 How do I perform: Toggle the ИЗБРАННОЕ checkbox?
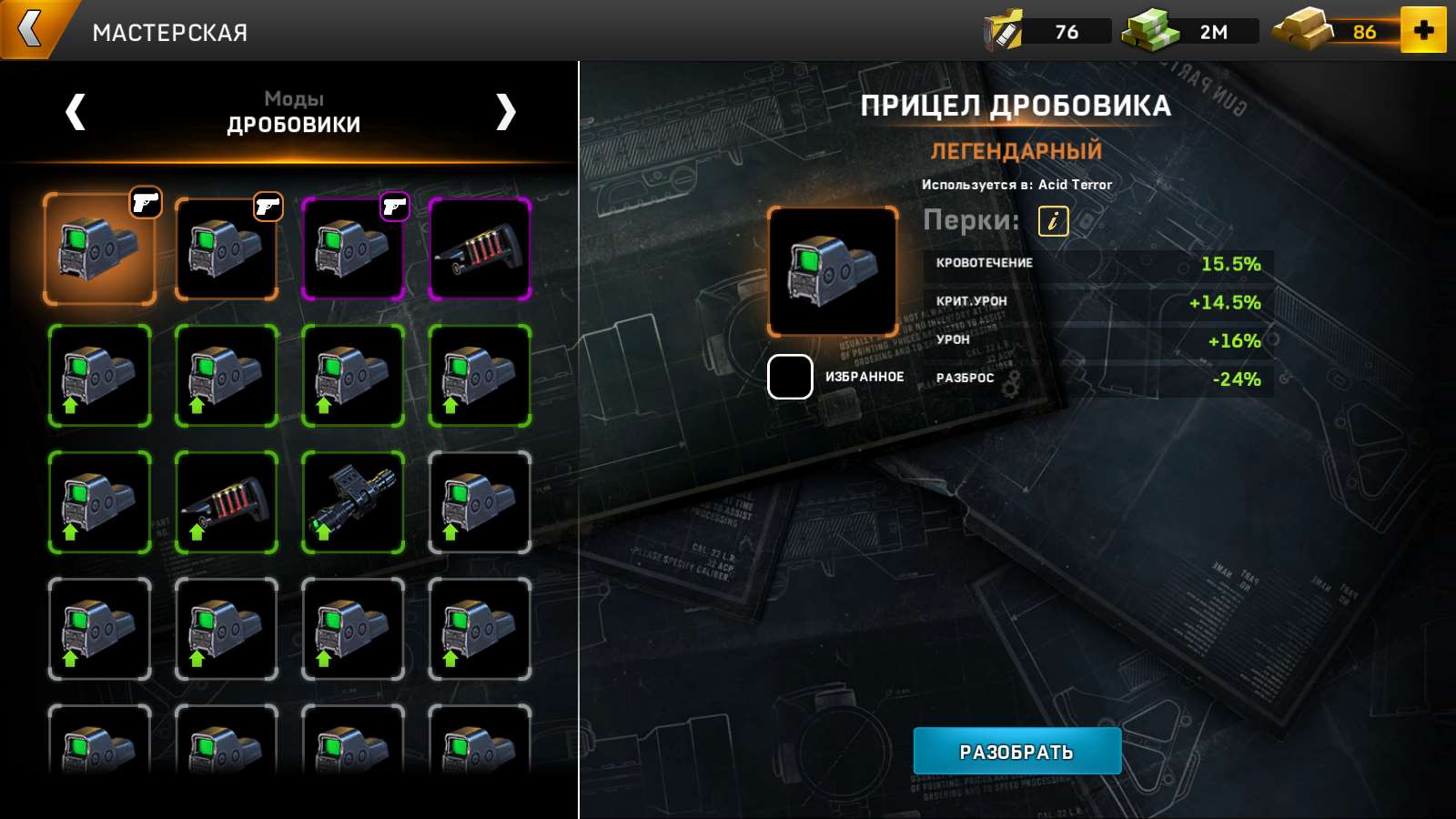point(790,377)
